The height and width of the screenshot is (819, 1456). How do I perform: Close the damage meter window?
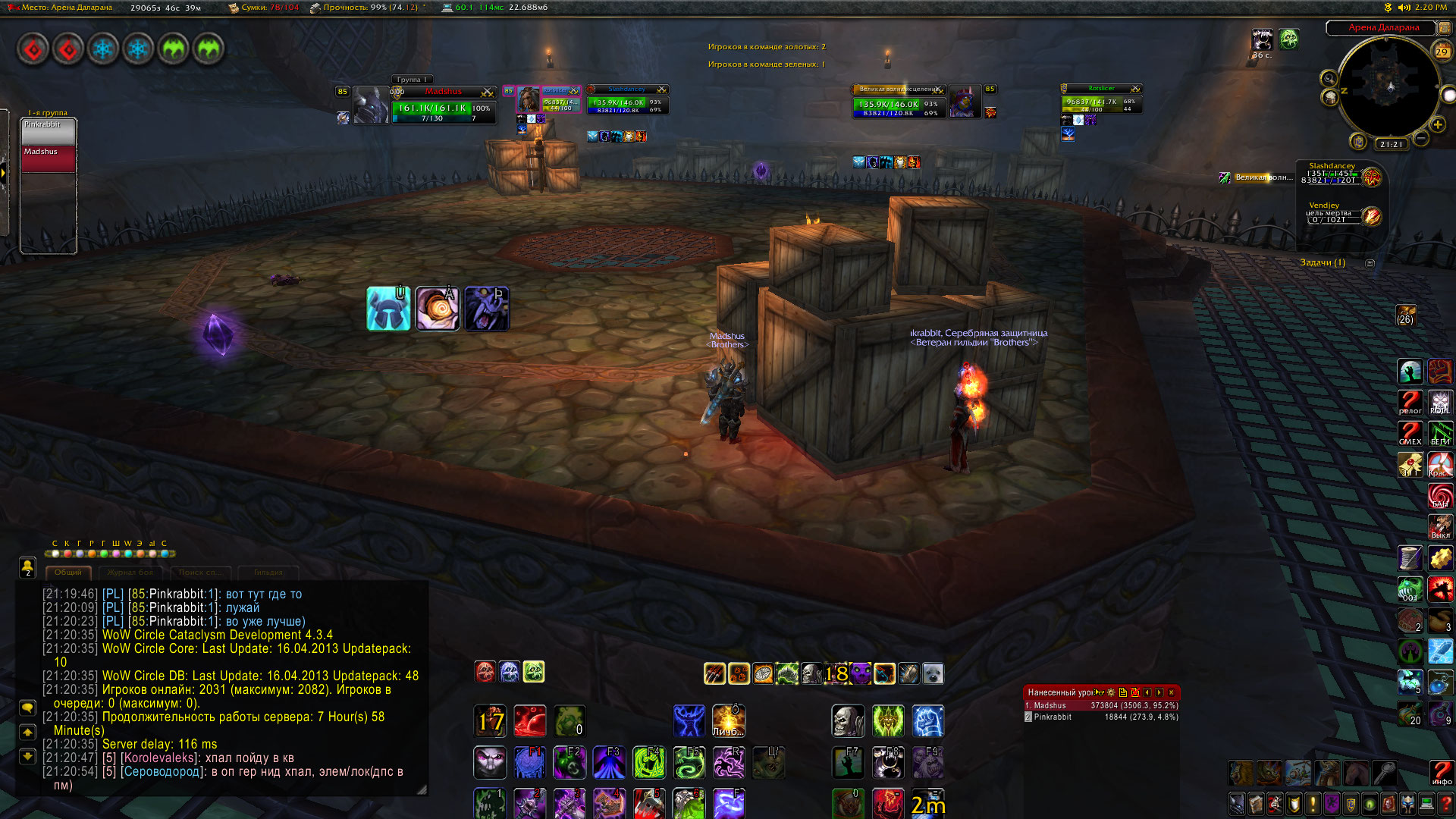coord(1171,692)
